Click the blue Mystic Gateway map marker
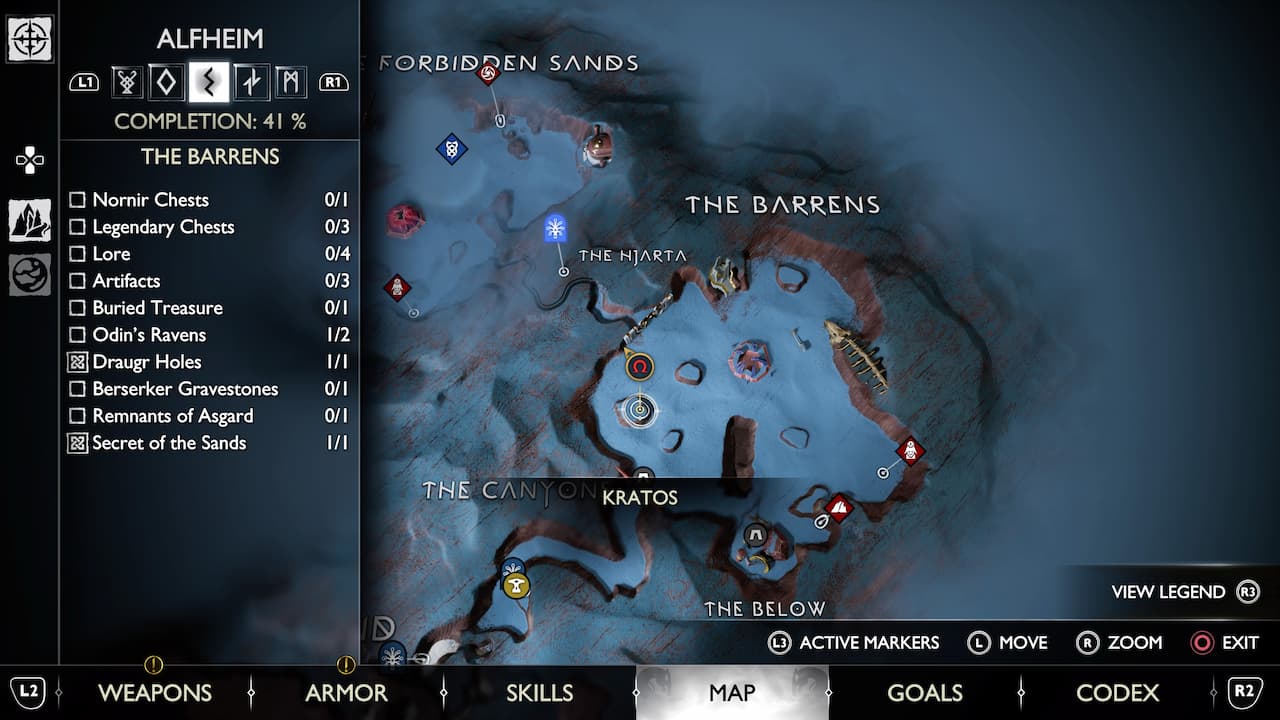Viewport: 1280px width, 720px height. 556,229
